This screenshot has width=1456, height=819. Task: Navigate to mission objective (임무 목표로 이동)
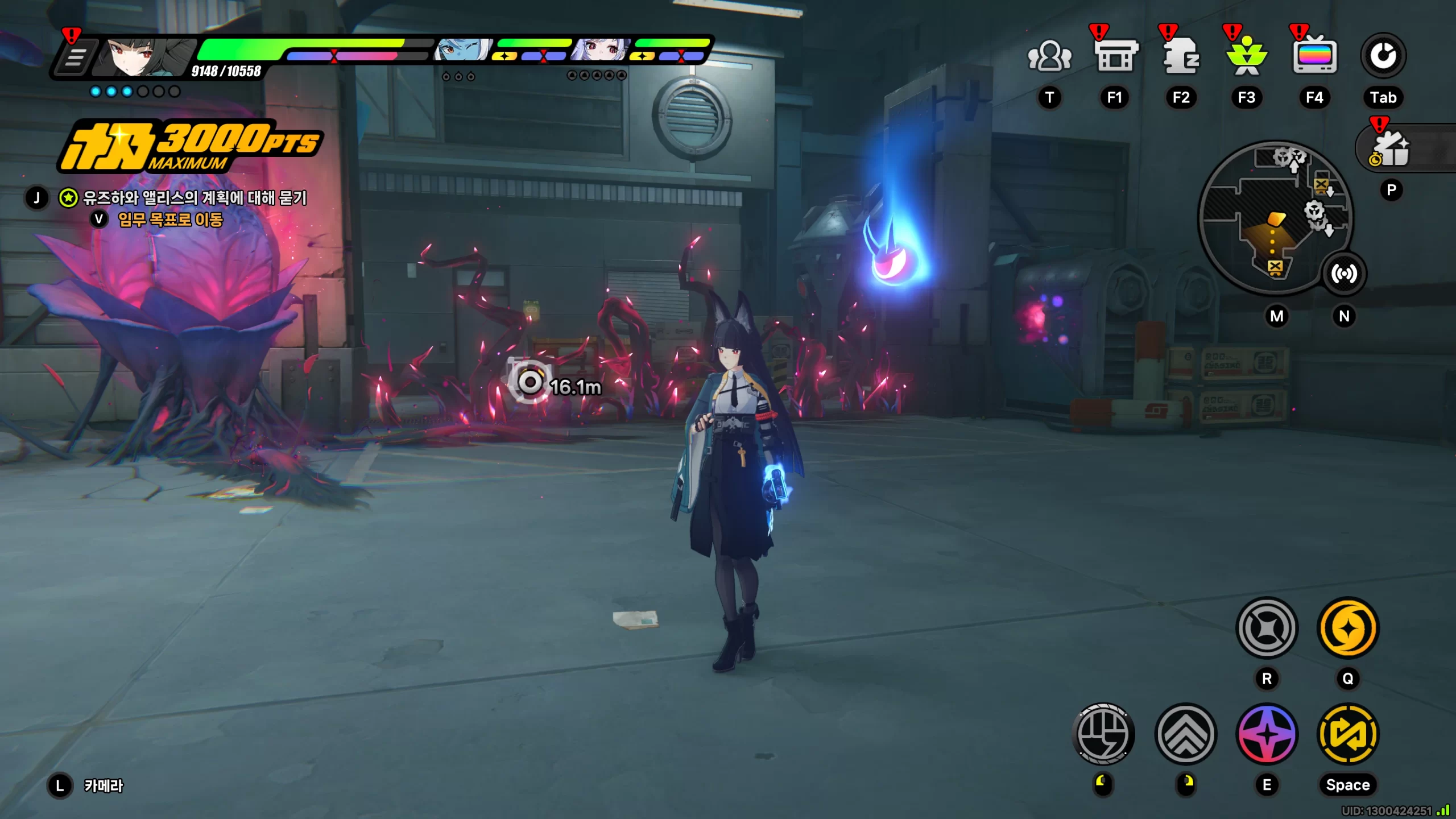(170, 220)
